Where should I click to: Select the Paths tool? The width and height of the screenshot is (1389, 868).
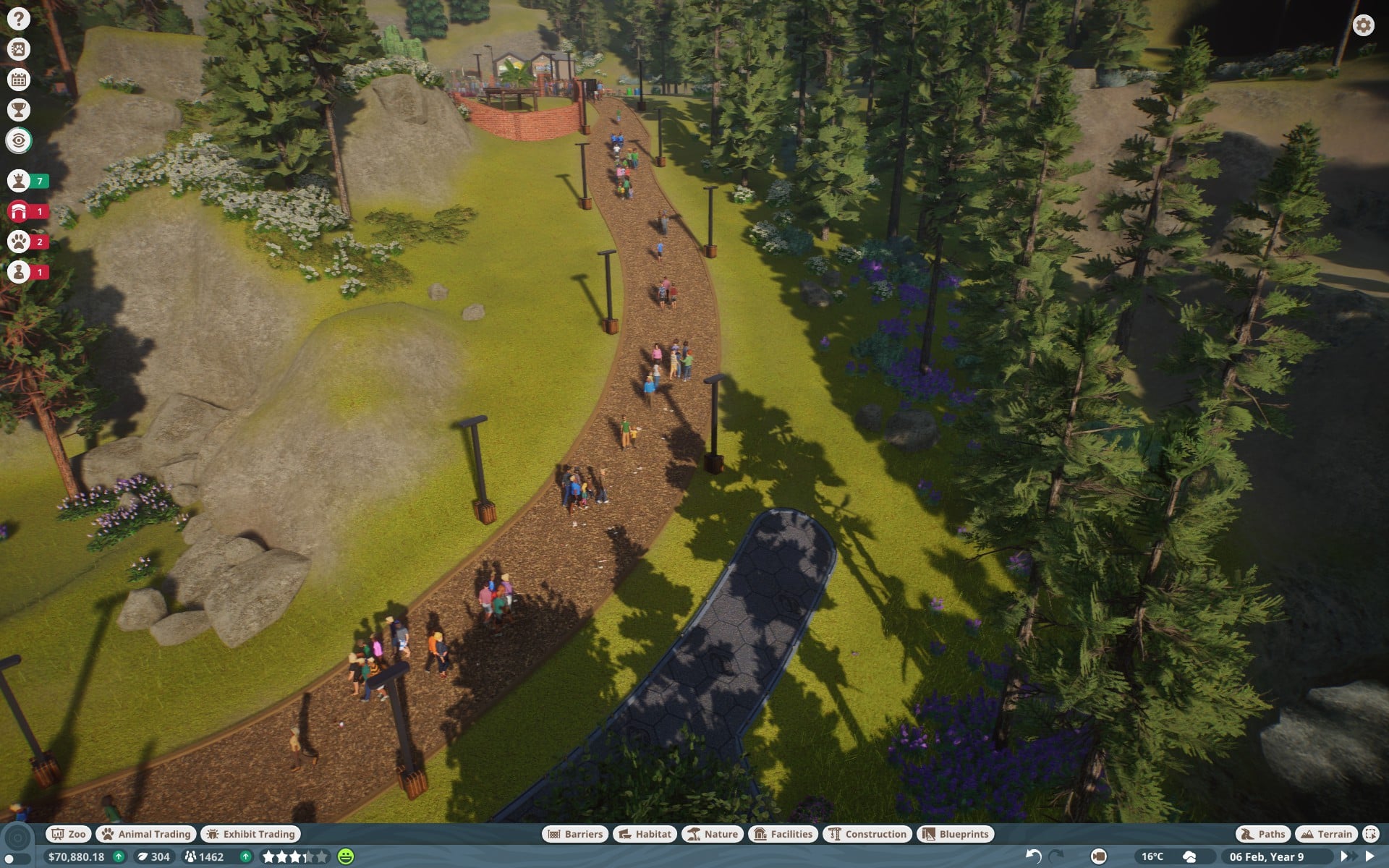click(x=1263, y=834)
